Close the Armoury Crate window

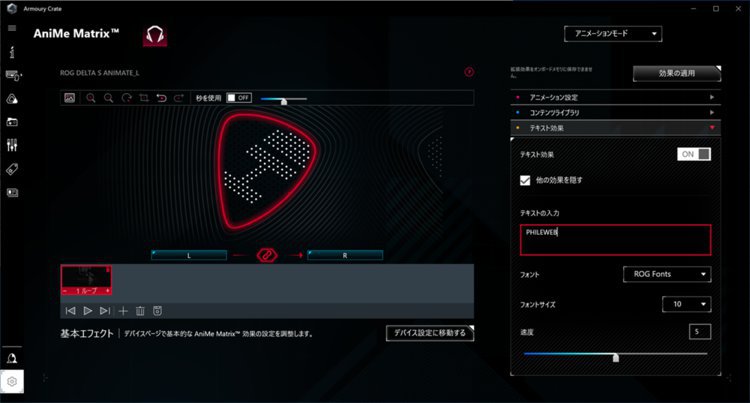[x=737, y=8]
